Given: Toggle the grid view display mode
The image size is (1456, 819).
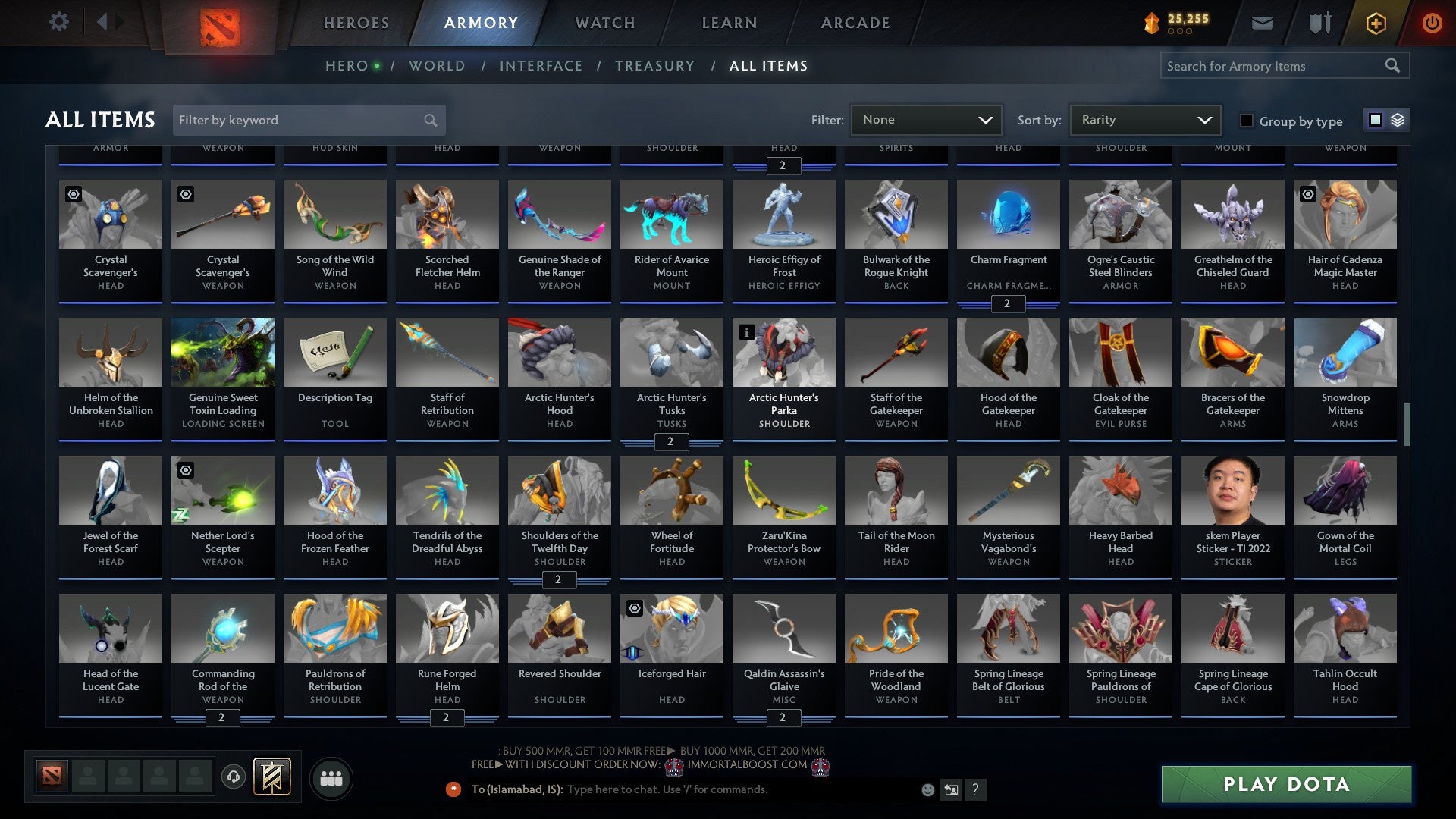Looking at the screenshot, I should (x=1374, y=120).
